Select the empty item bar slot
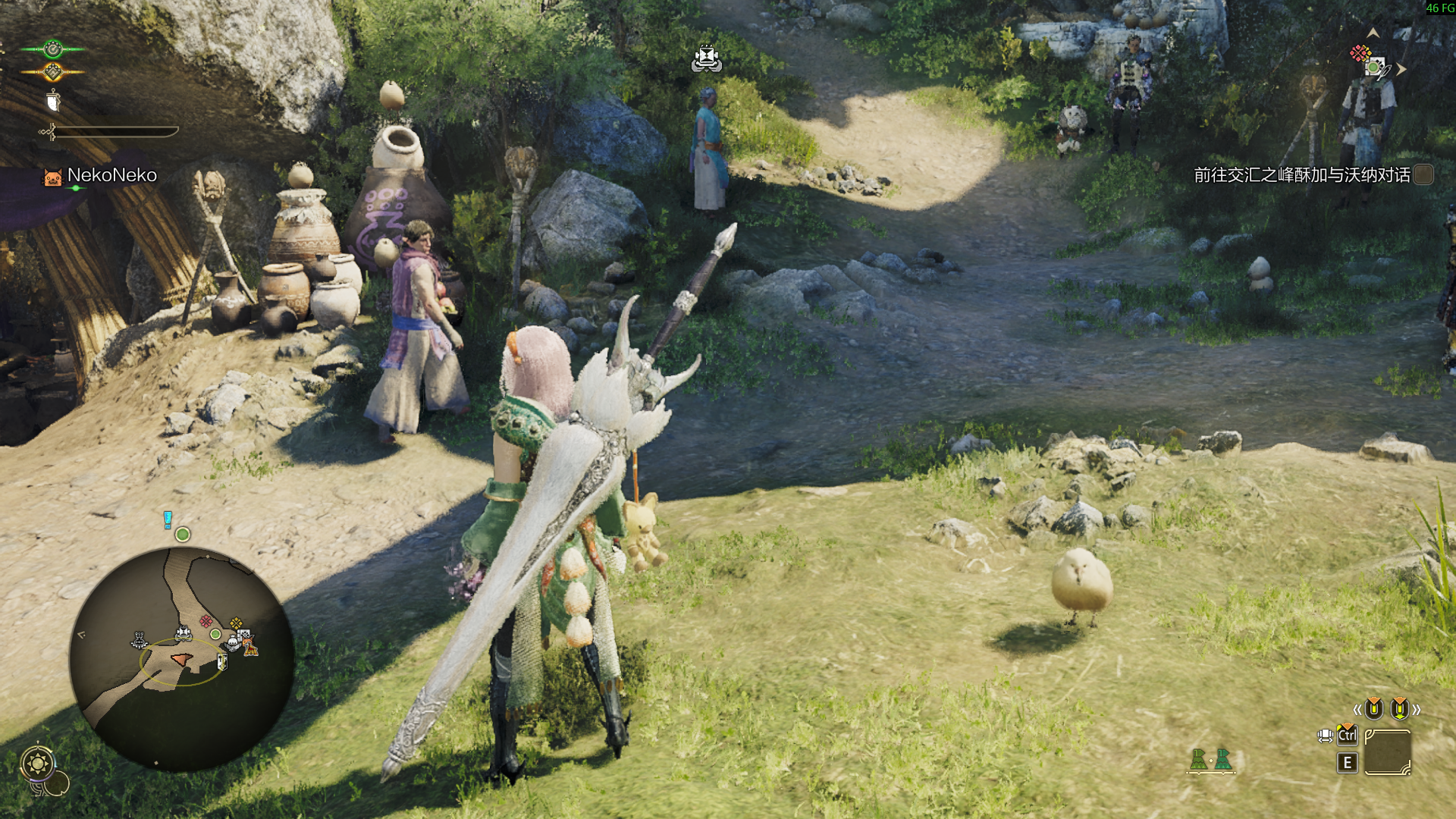The width and height of the screenshot is (1456, 819). pos(1387,752)
